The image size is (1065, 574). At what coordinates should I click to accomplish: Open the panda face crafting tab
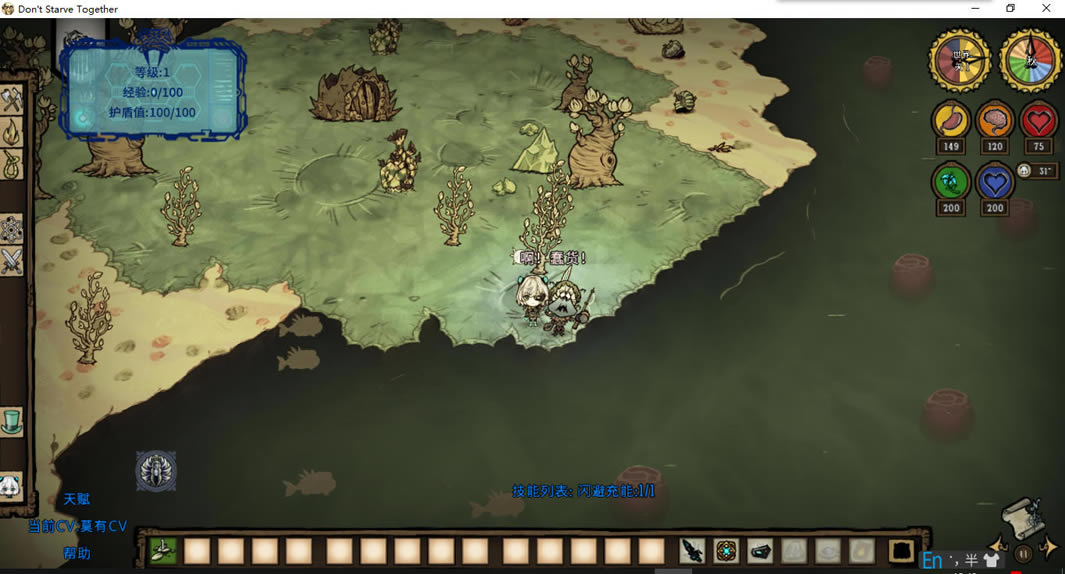(9, 487)
